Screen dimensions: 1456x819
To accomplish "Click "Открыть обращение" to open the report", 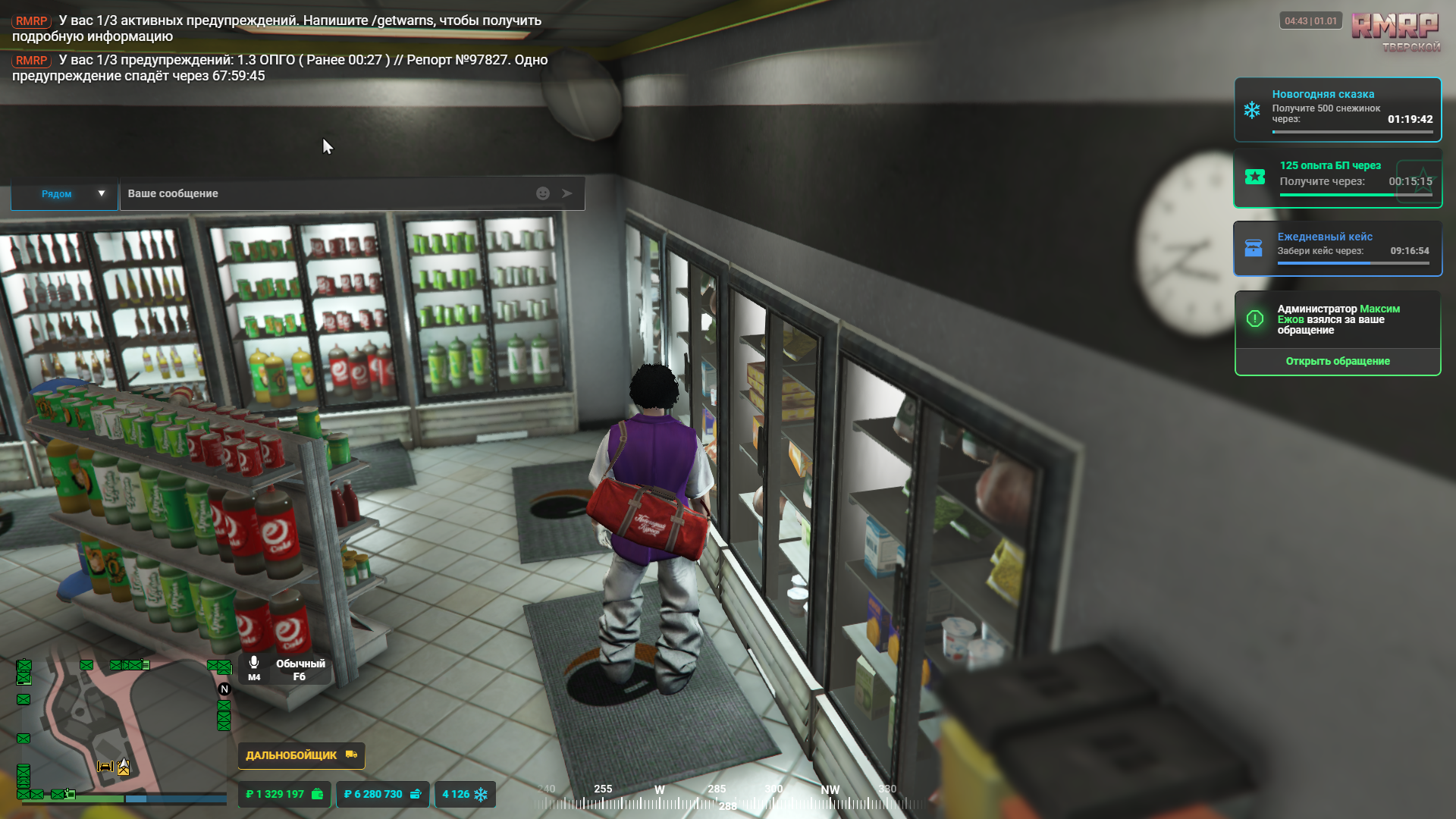I will [1338, 362].
